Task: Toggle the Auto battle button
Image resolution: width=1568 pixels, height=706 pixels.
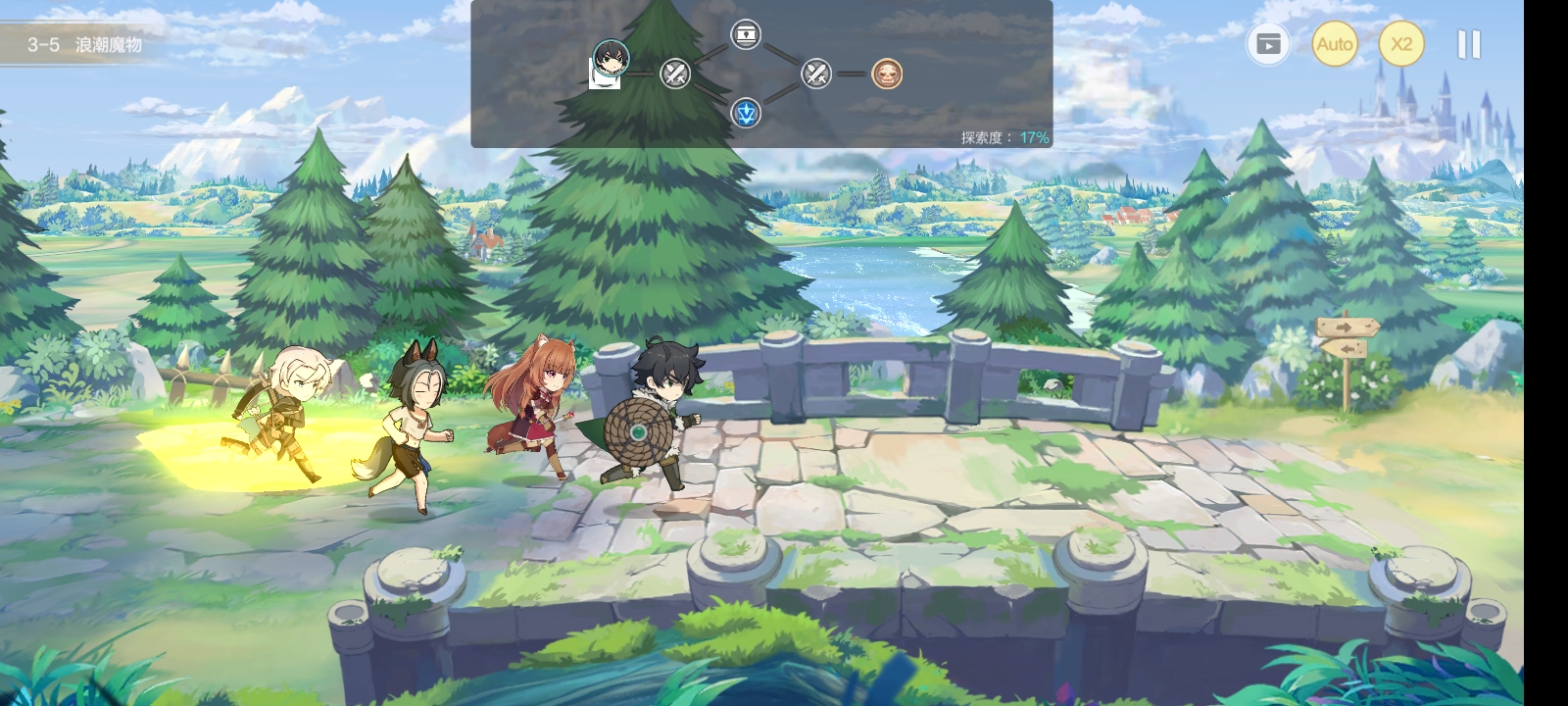Action: tap(1334, 44)
